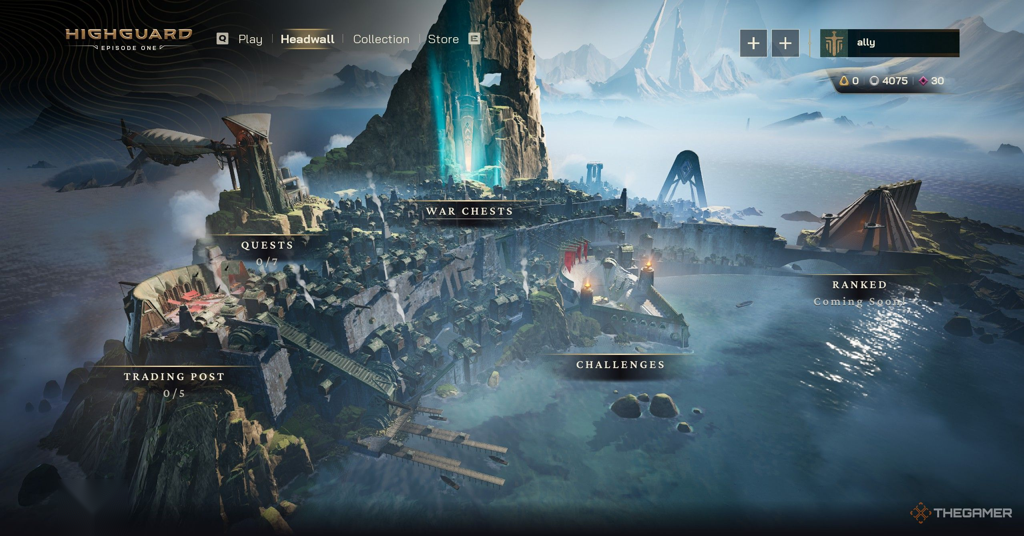This screenshot has height=536, width=1024.
Task: Choose the Challenges location
Action: point(620,365)
